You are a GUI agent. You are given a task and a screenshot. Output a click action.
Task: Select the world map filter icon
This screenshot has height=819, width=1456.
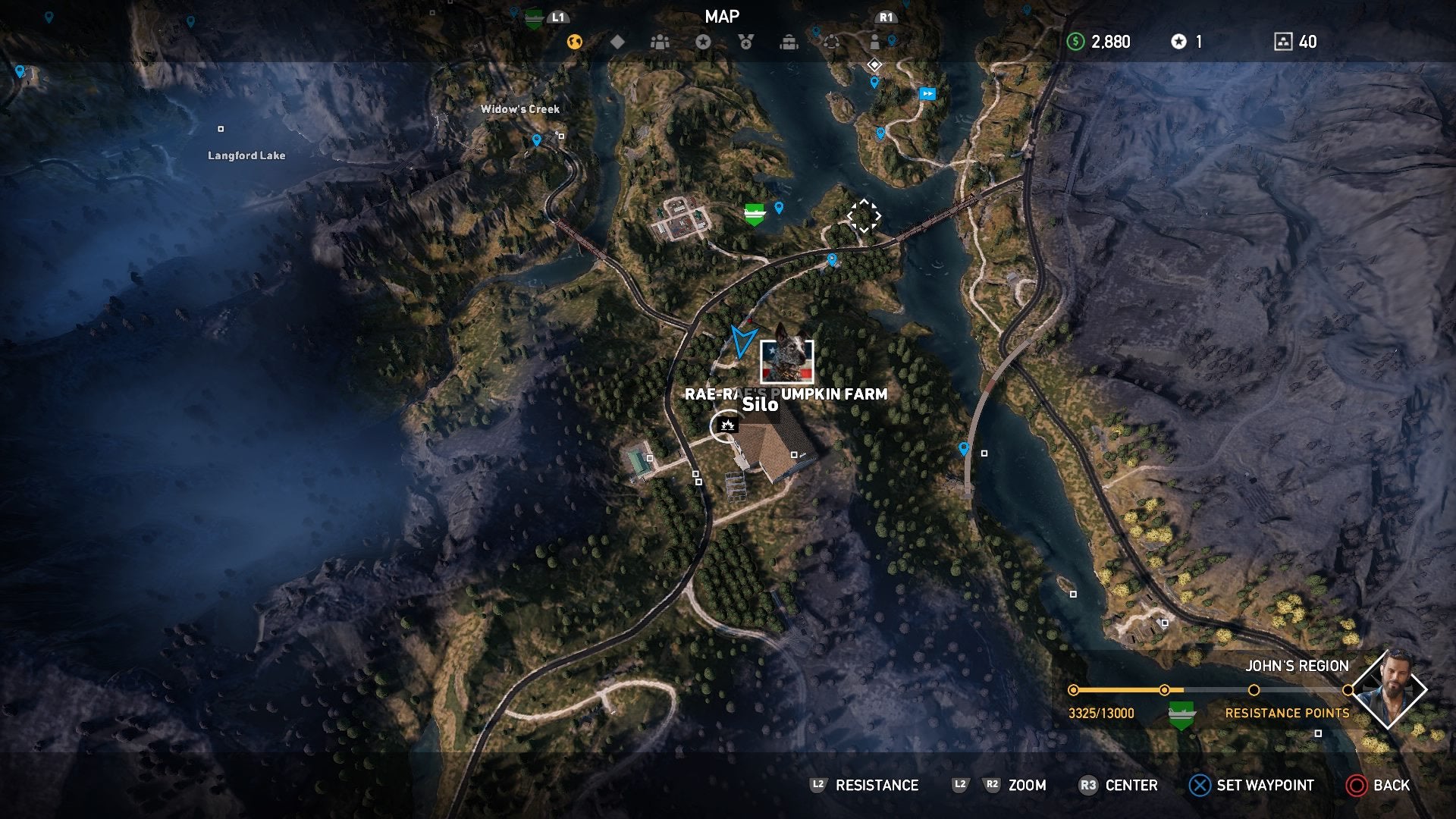[574, 42]
